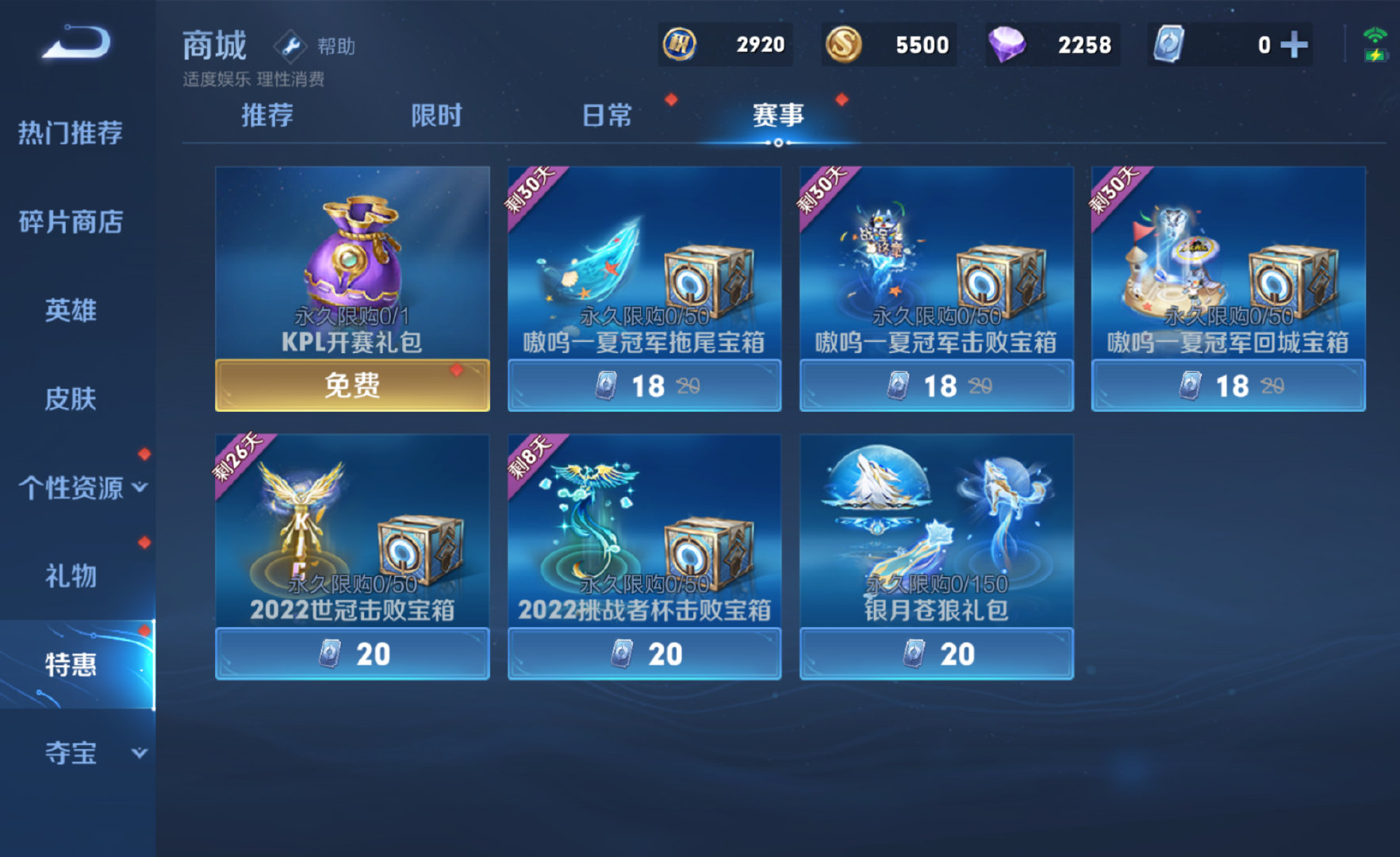Expand the 个性资源 category
The width and height of the screenshot is (1400, 857).
82,487
